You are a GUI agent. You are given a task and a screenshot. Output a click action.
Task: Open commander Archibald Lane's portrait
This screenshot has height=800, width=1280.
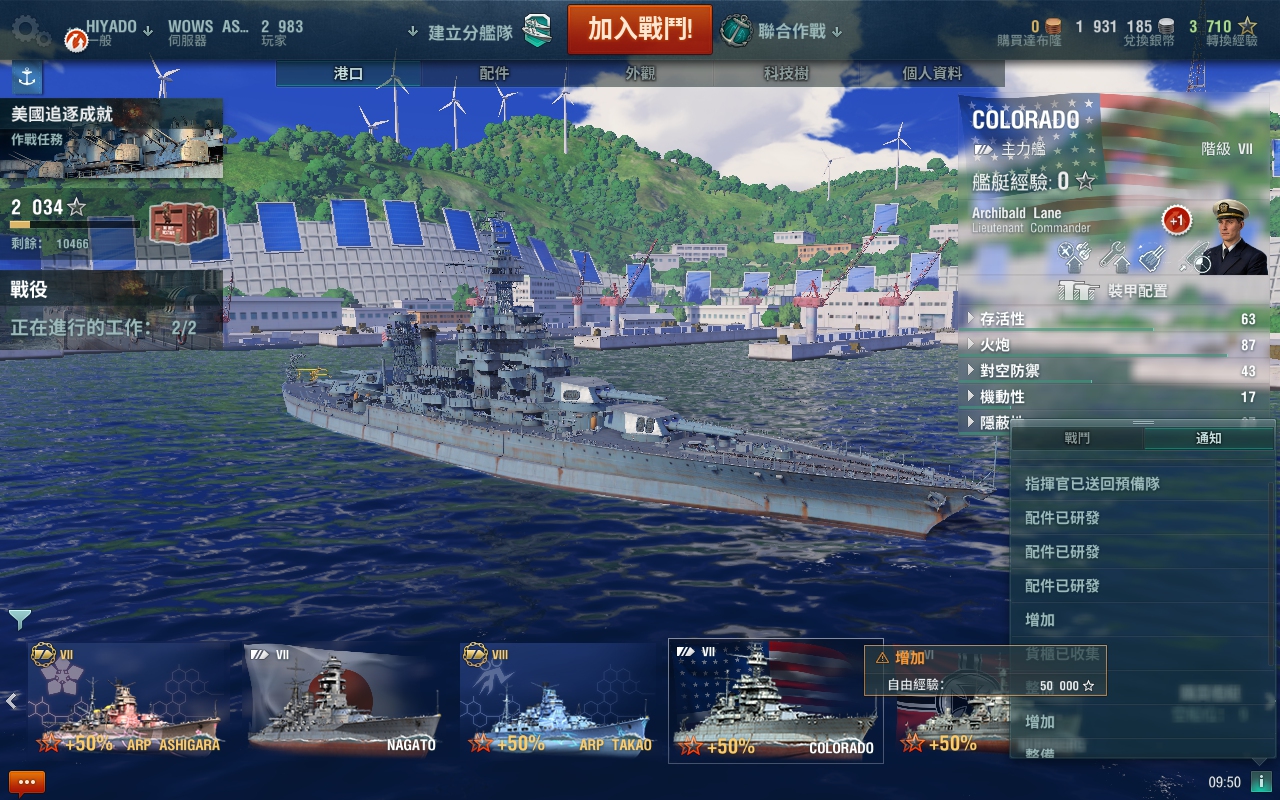point(1238,237)
